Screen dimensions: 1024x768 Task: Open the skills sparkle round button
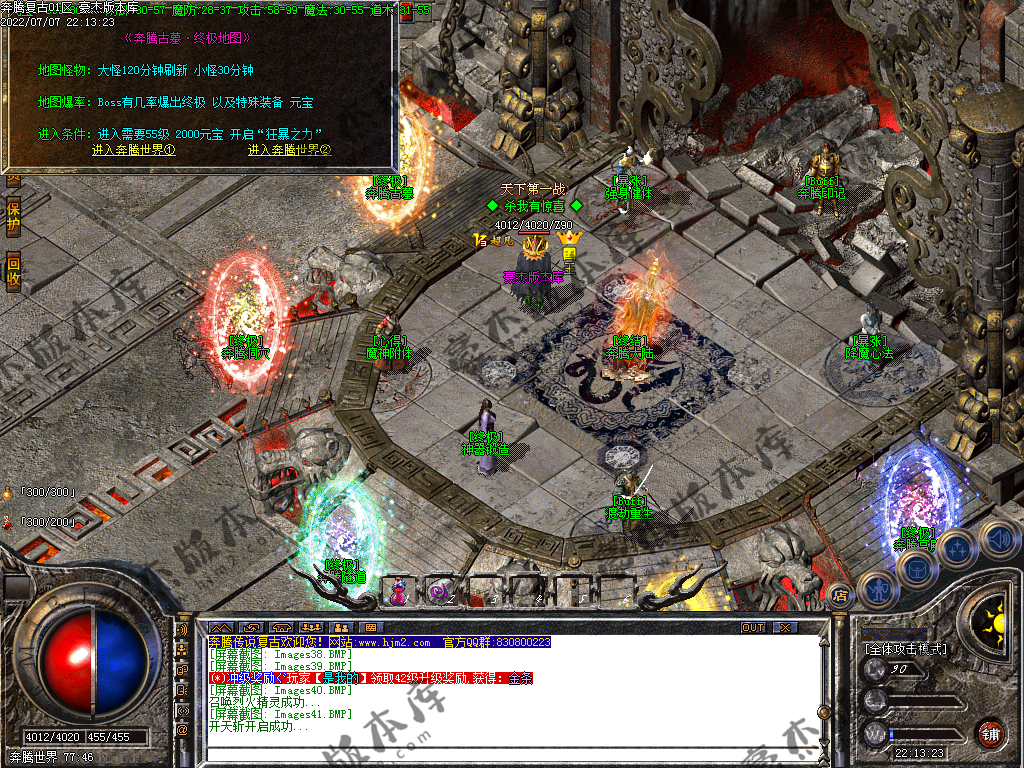(957, 547)
